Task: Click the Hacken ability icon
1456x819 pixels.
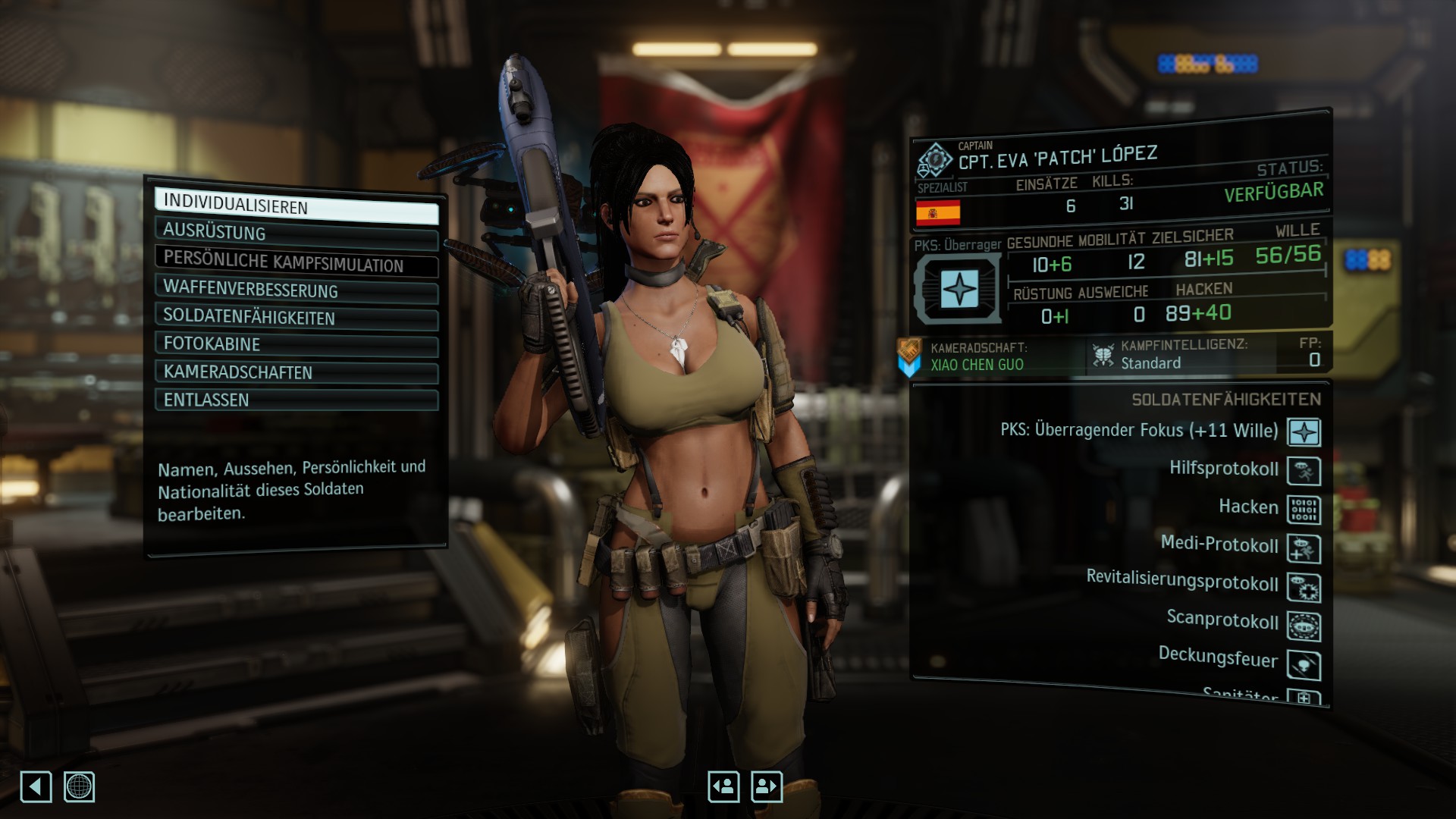Action: point(1304,510)
